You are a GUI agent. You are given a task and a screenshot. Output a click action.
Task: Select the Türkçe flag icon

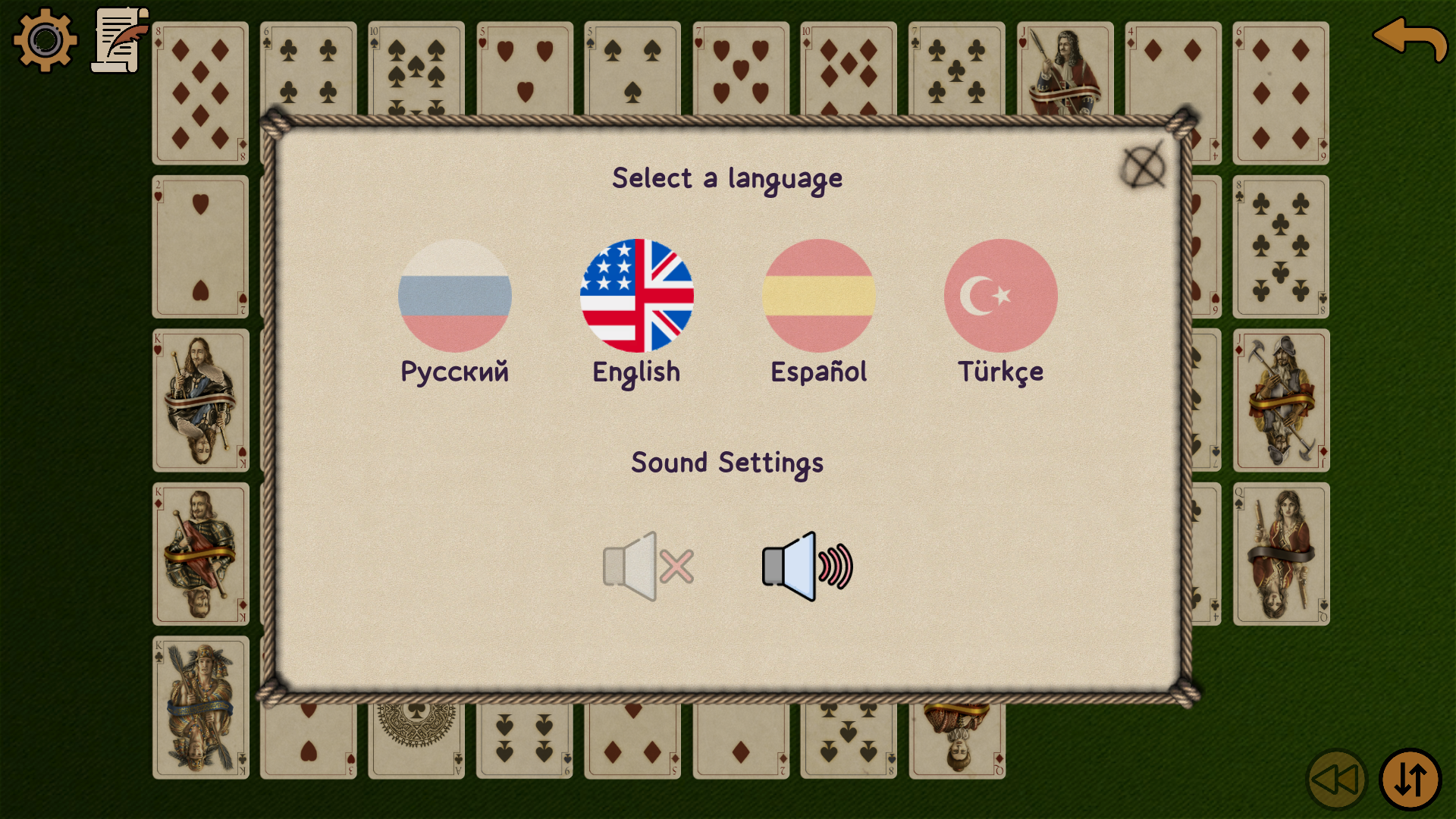1000,296
